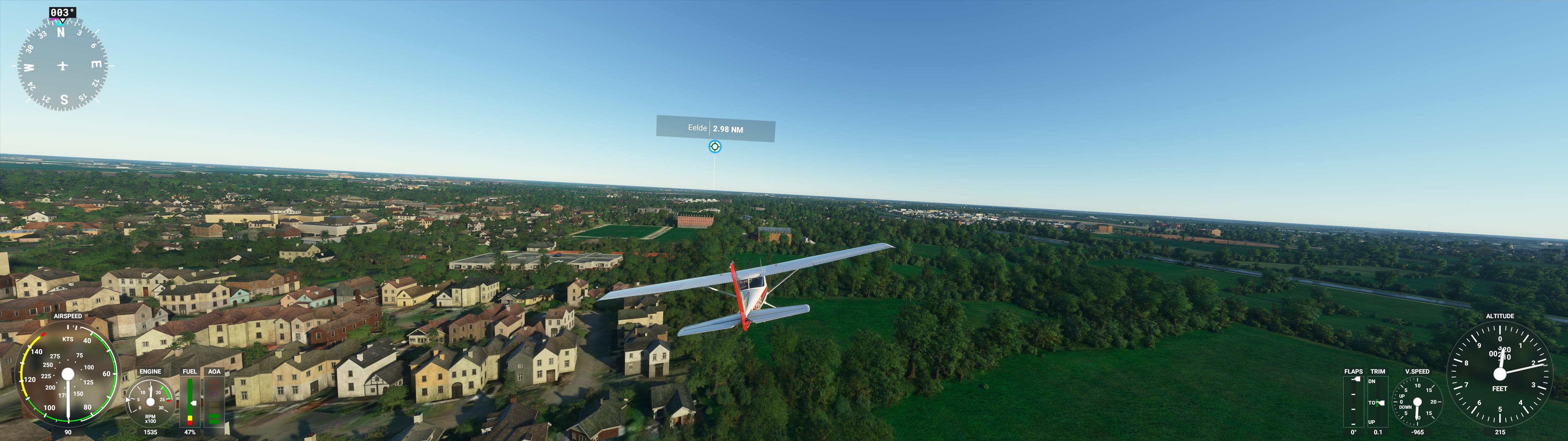
Task: Click the flaps position indicator
Action: click(1353, 401)
